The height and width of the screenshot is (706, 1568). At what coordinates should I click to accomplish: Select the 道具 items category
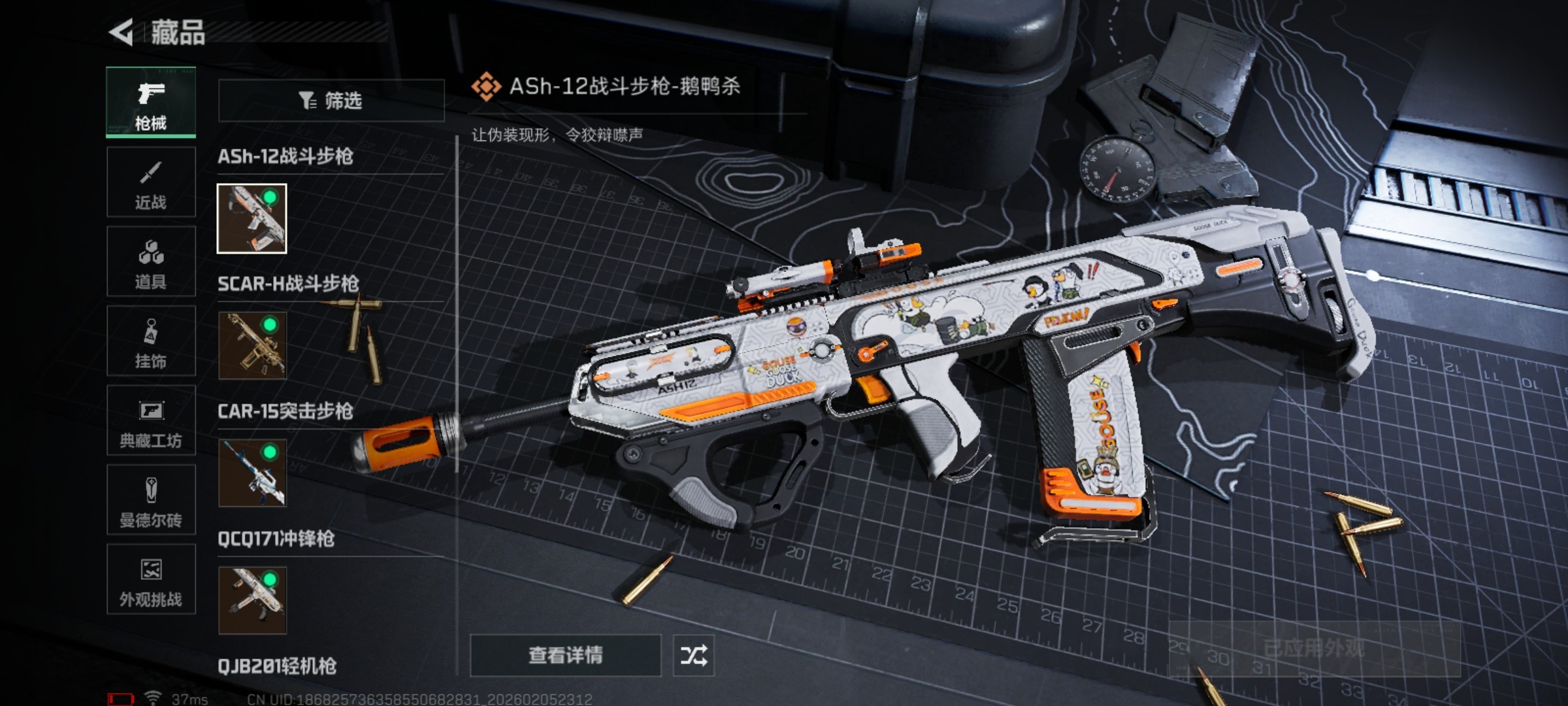pos(151,262)
